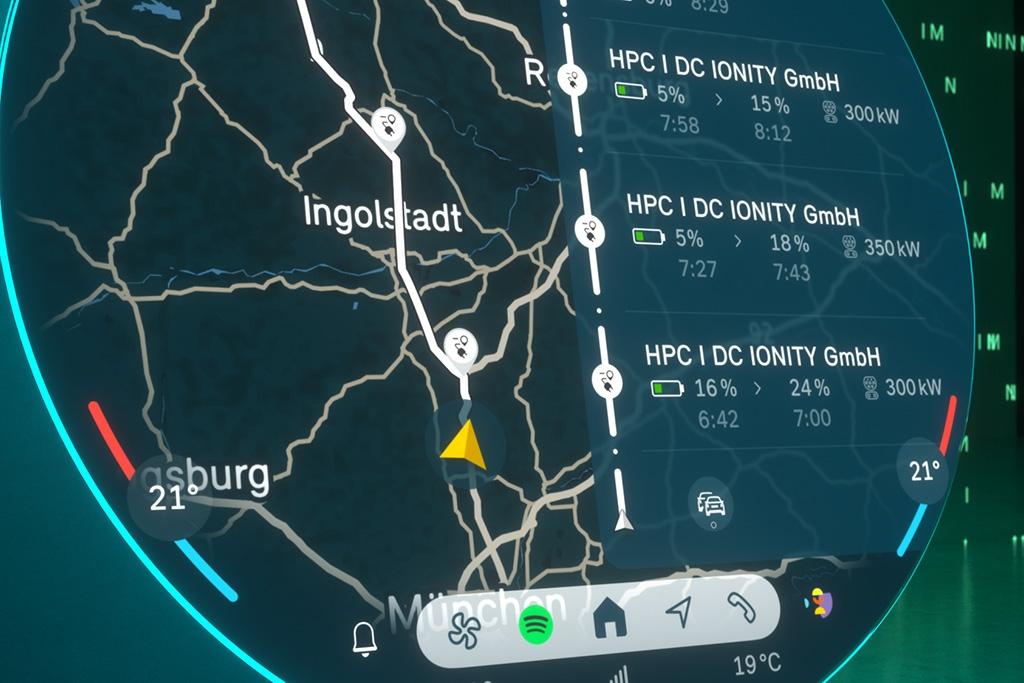Viewport: 1024px width, 683px height.
Task: Go to the home screen
Action: tap(609, 620)
